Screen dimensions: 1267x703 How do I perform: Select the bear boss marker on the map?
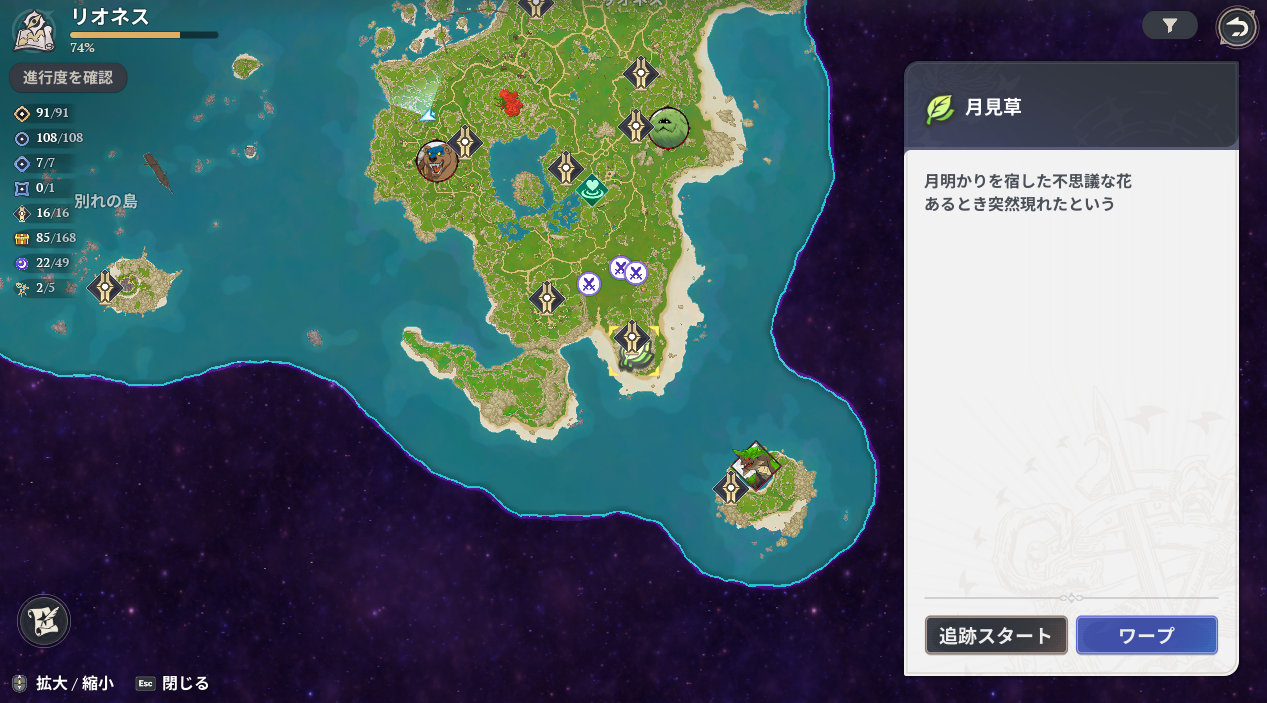tap(437, 161)
